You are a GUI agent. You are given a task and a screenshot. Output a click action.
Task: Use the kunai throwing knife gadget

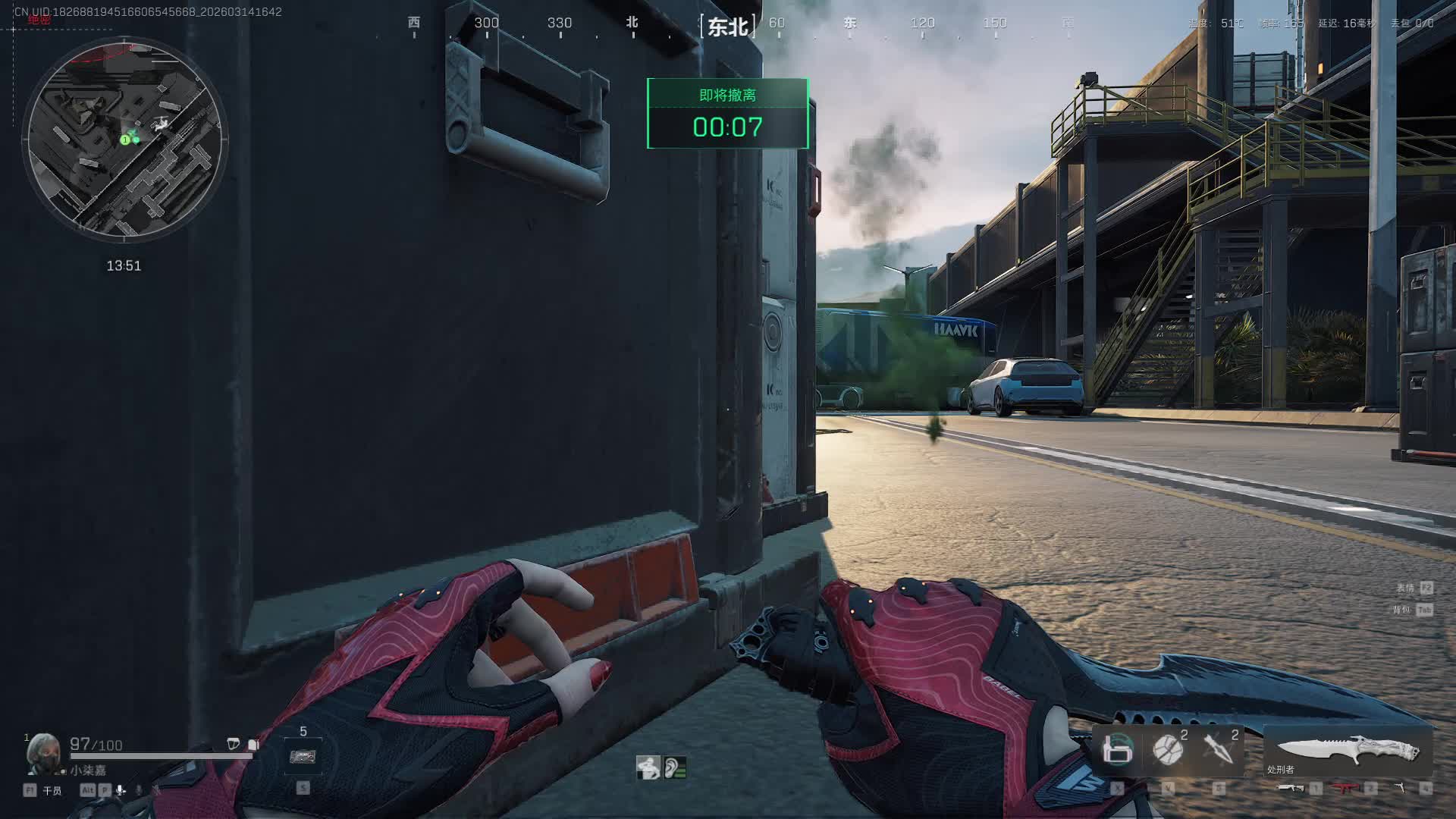click(1219, 749)
